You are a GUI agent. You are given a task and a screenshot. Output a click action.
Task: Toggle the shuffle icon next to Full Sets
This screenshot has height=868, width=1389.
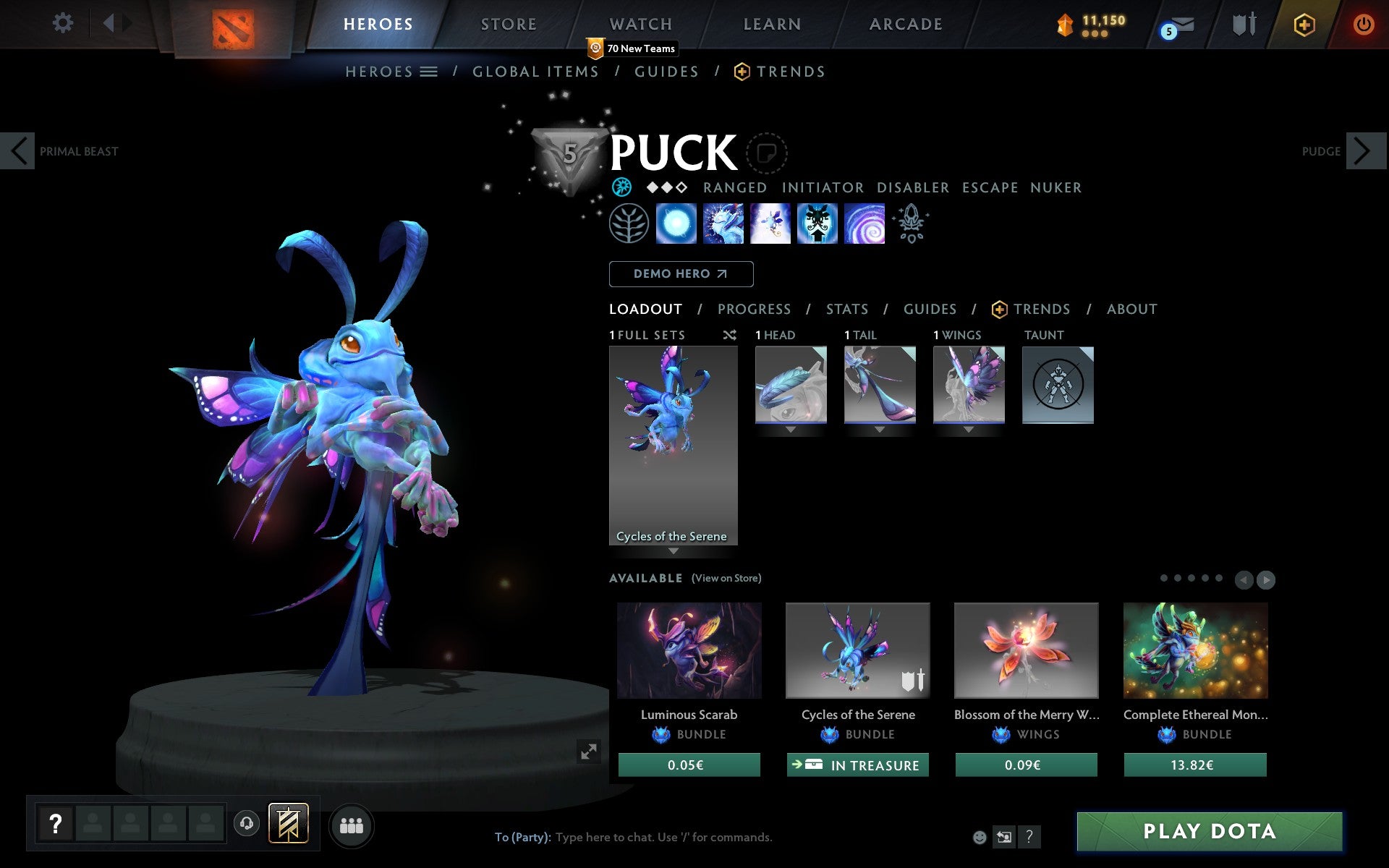pos(729,335)
